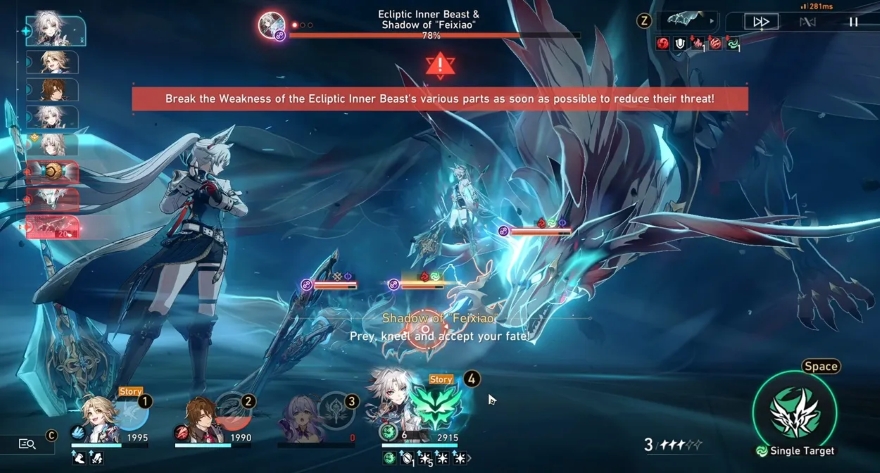
Task: Open the battle details magnifier button
Action: coord(27,444)
